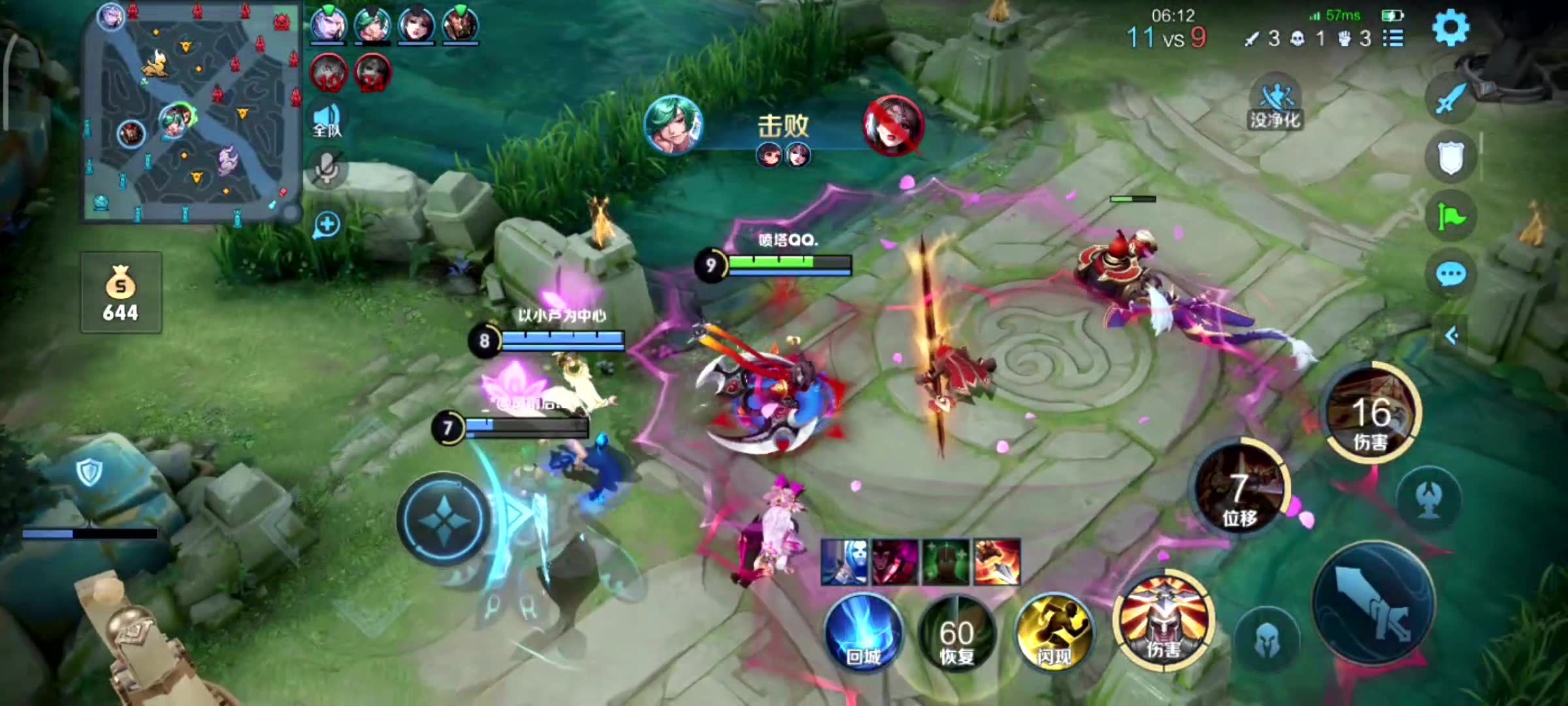1568x706 pixels.
Task: Activate the upper 伤害 skill on cooldown
Action: (1371, 413)
